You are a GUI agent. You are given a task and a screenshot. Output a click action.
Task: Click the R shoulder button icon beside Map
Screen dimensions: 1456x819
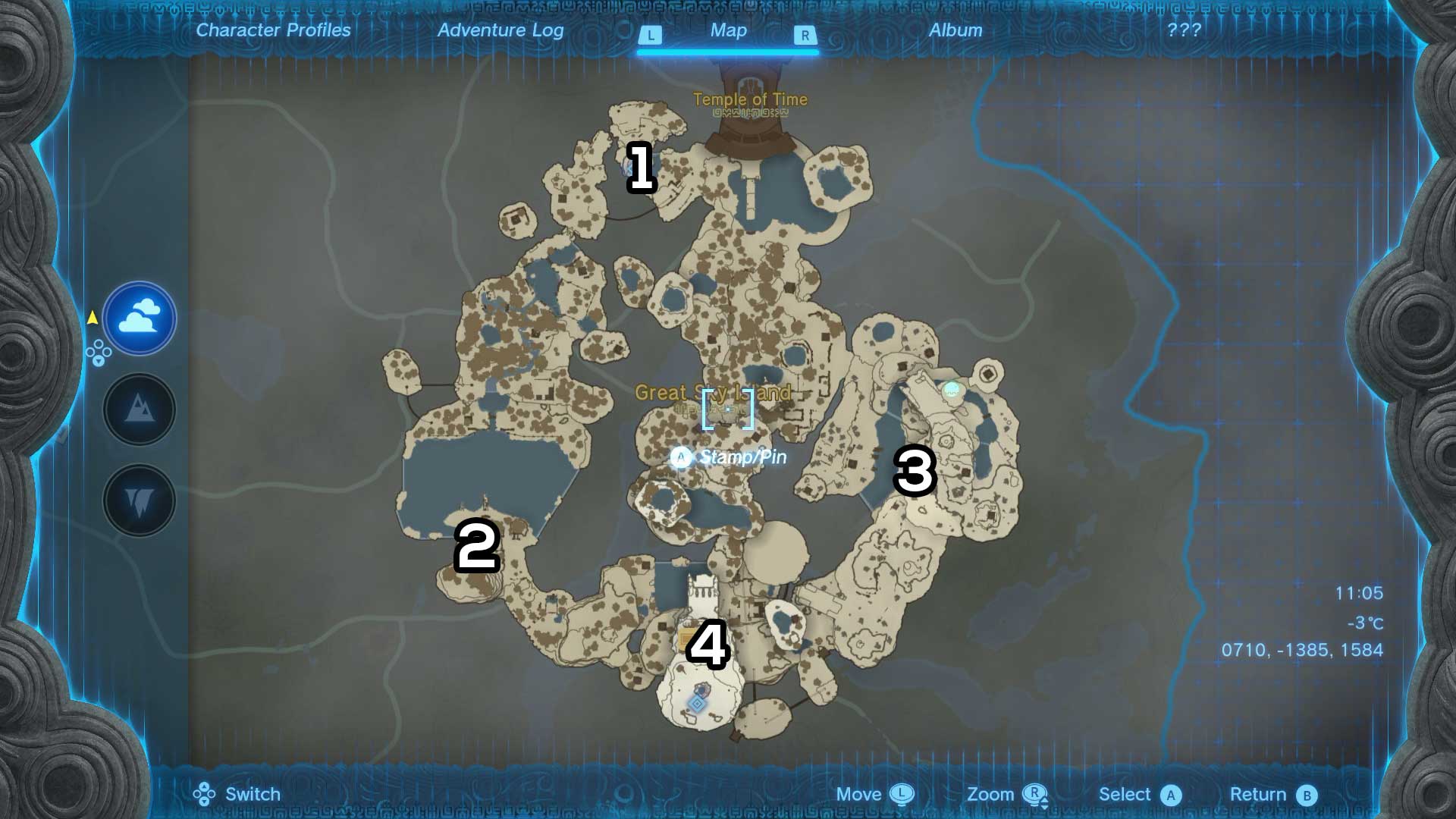click(x=805, y=33)
